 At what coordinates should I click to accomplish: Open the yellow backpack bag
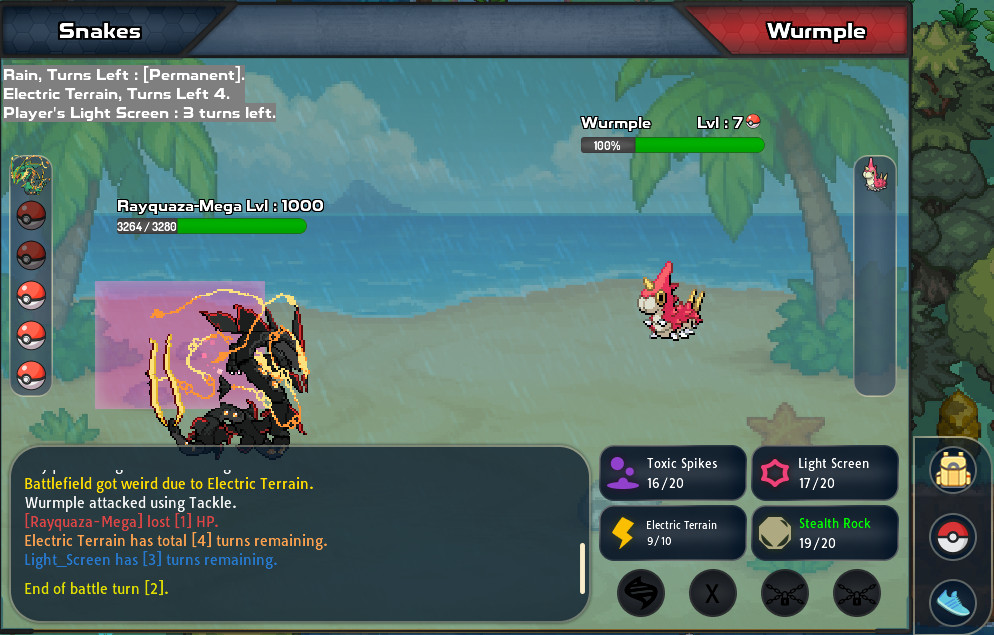point(952,470)
